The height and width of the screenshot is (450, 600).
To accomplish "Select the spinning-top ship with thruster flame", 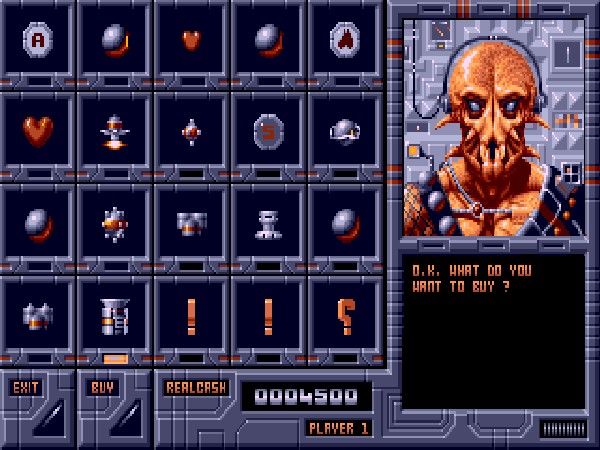I will [x=114, y=131].
